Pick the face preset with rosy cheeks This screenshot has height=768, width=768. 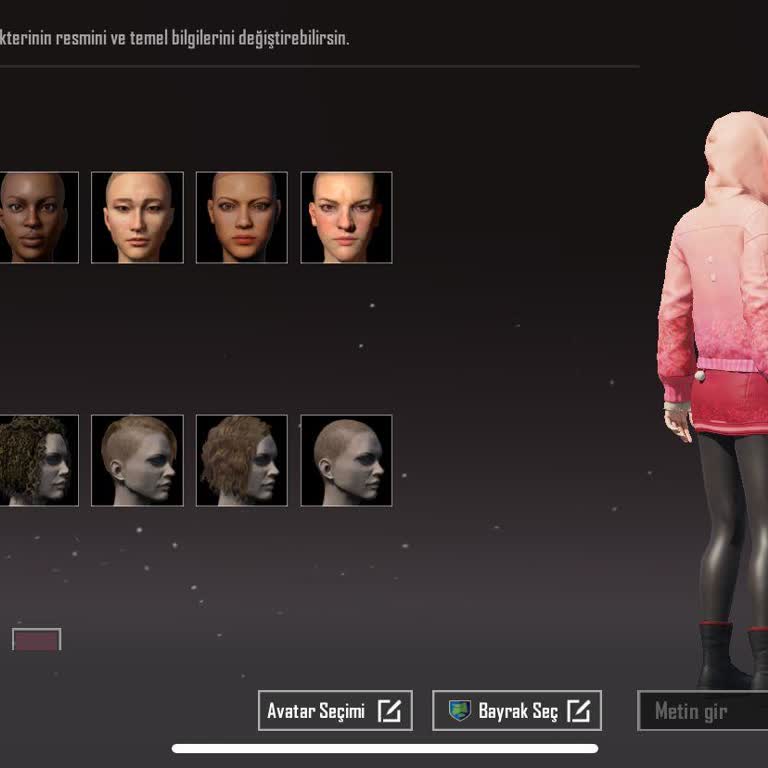(x=346, y=218)
